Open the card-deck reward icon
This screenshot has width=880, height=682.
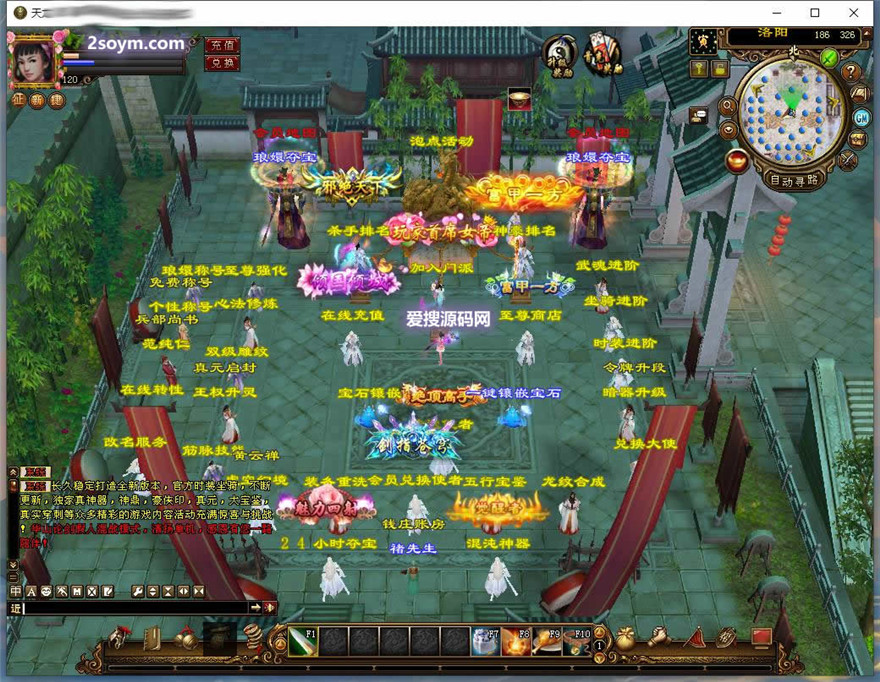tap(602, 54)
